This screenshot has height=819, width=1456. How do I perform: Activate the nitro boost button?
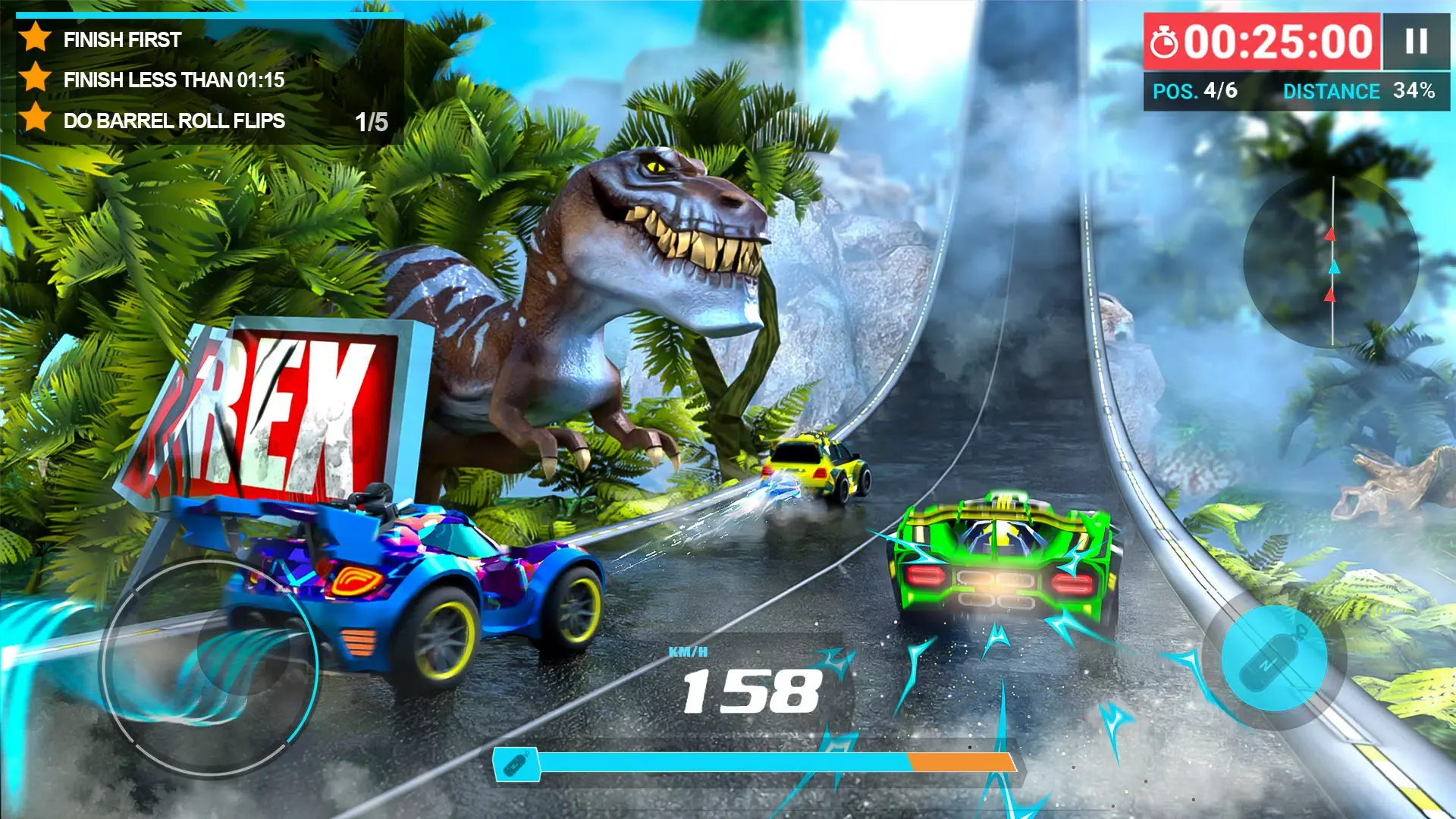(1274, 658)
